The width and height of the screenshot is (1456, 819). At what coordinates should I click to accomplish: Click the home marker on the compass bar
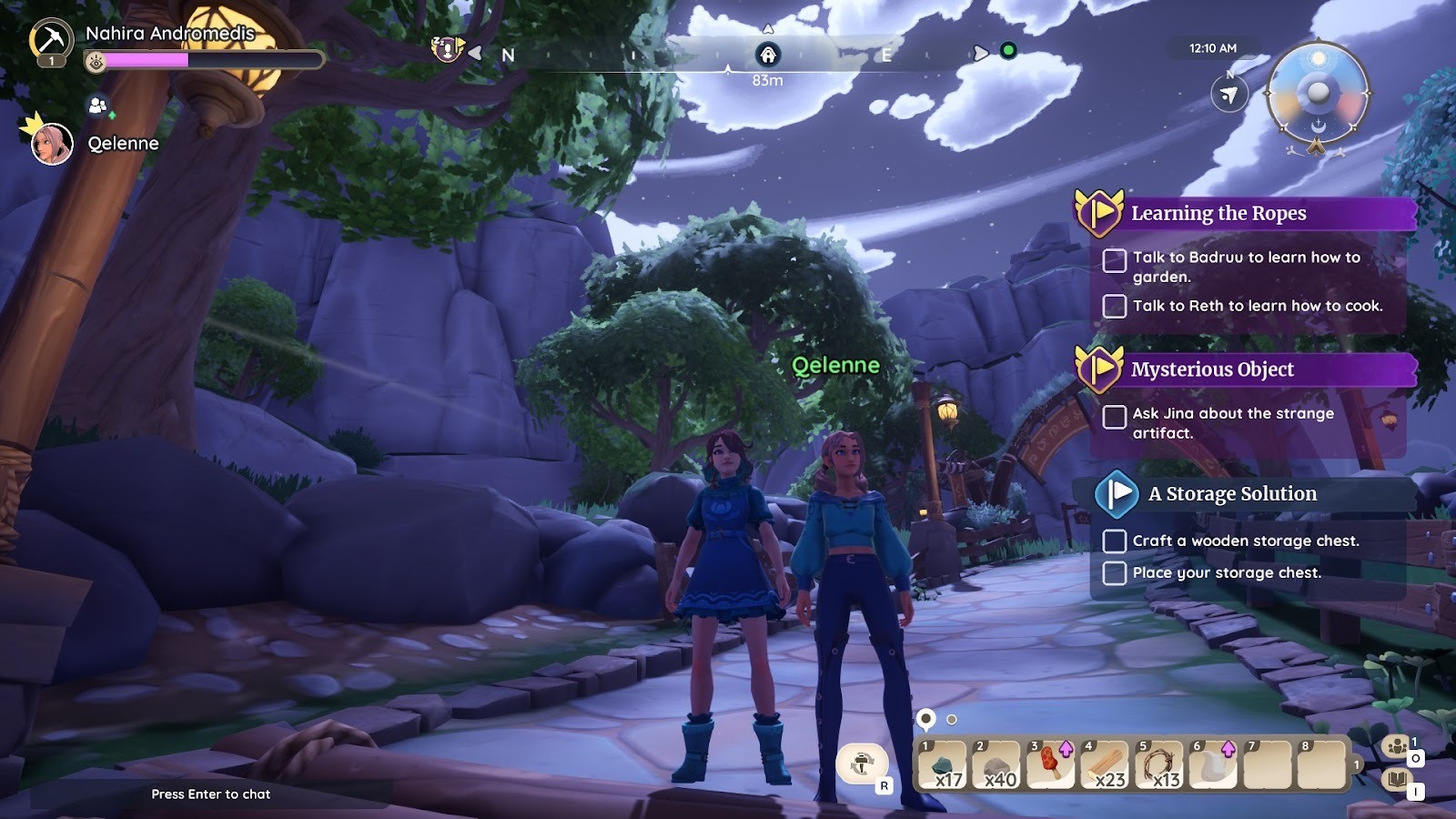768,55
